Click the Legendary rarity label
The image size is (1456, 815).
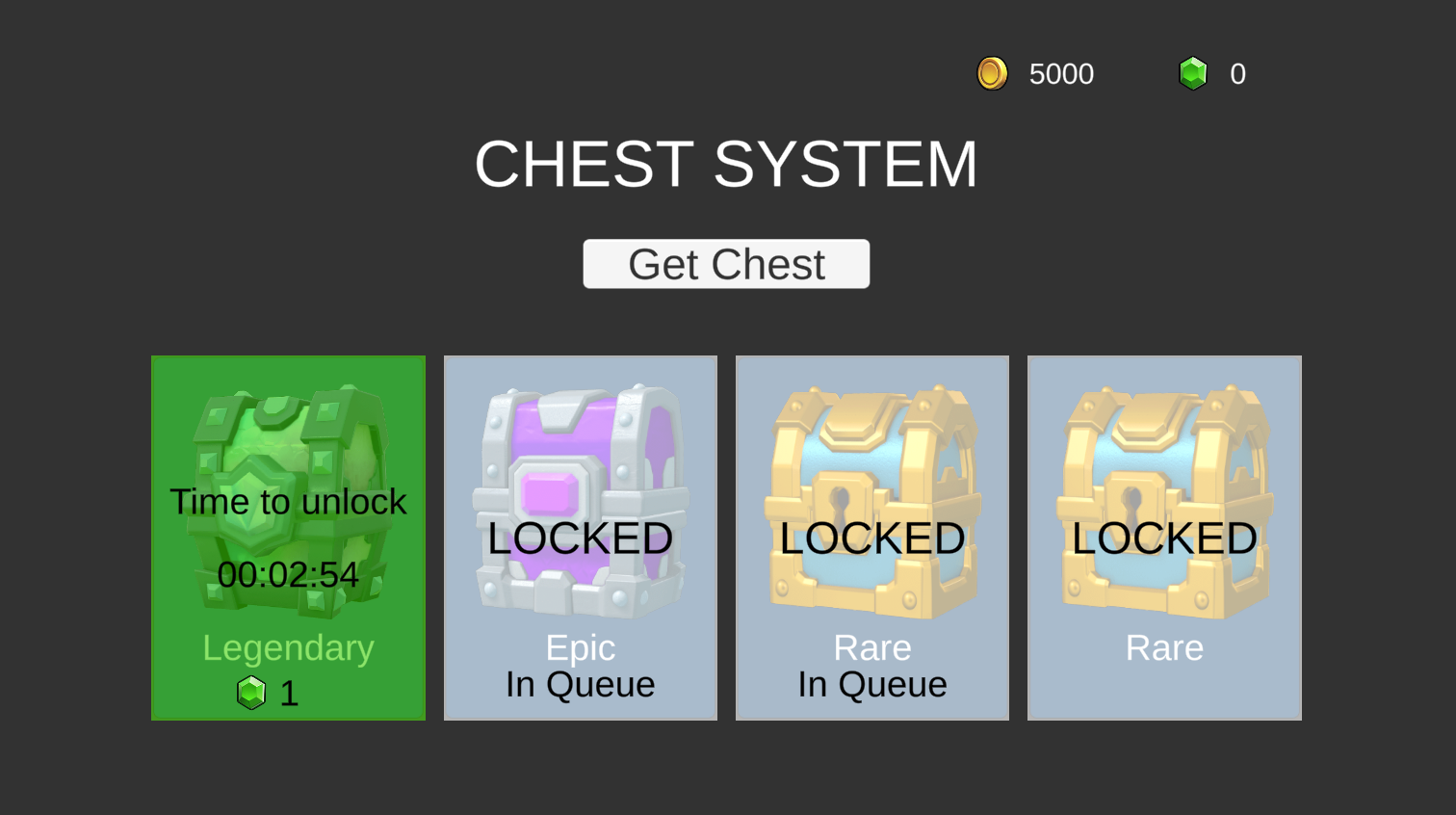tap(287, 647)
